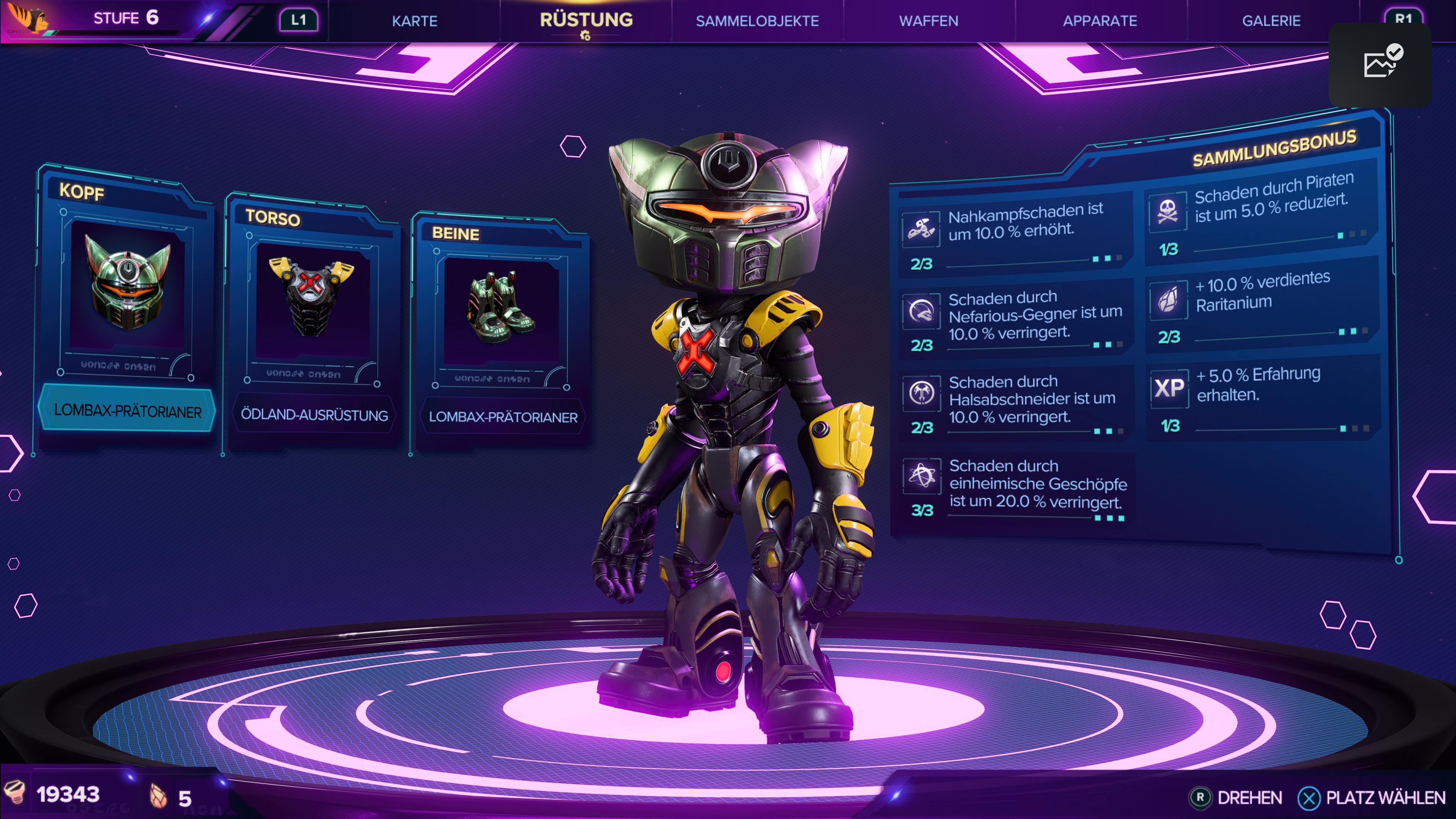Open the Sammelobjekte tab
1456x819 pixels.
click(x=757, y=21)
